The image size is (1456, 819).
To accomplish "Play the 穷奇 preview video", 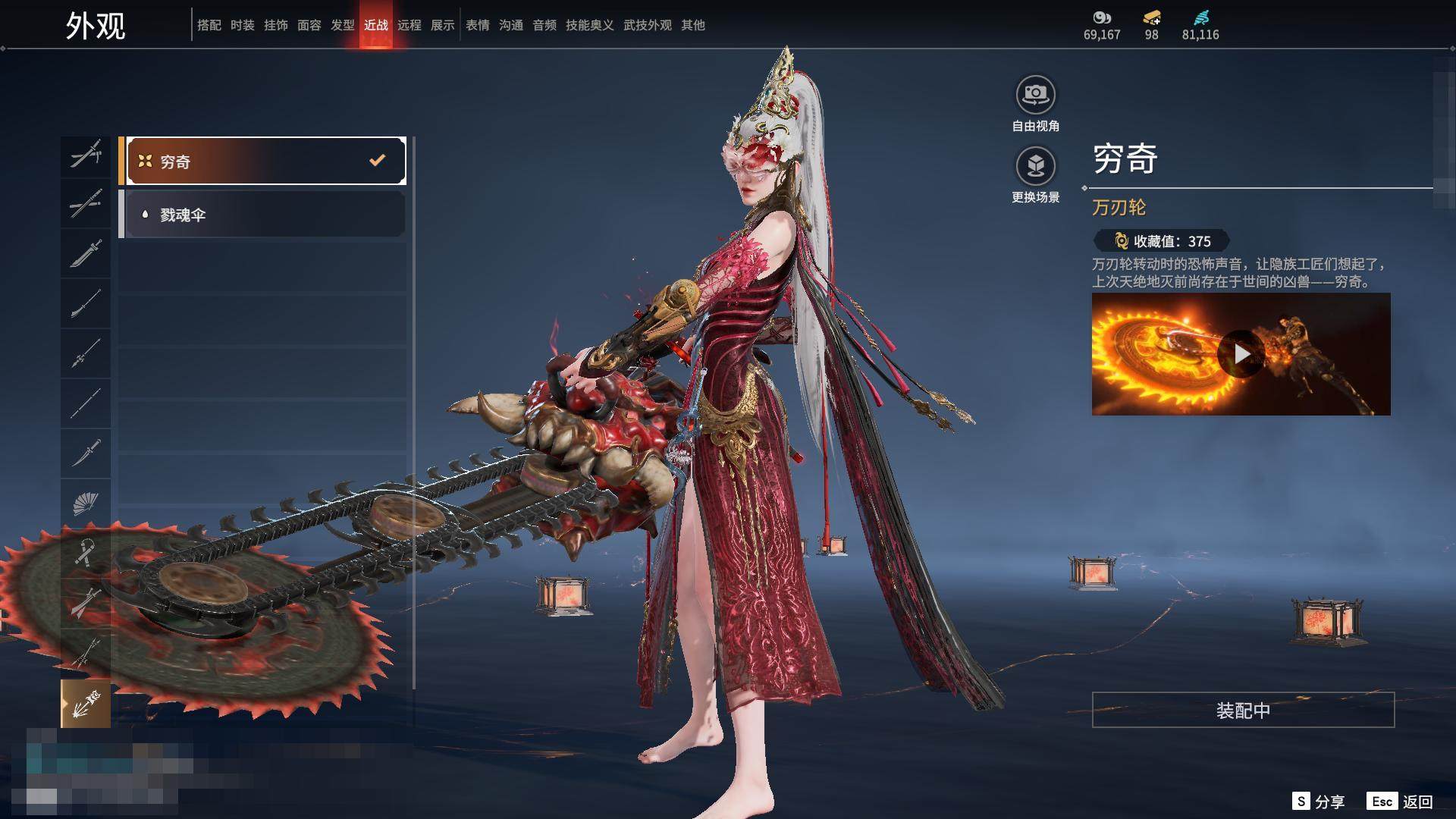I will tap(1241, 354).
